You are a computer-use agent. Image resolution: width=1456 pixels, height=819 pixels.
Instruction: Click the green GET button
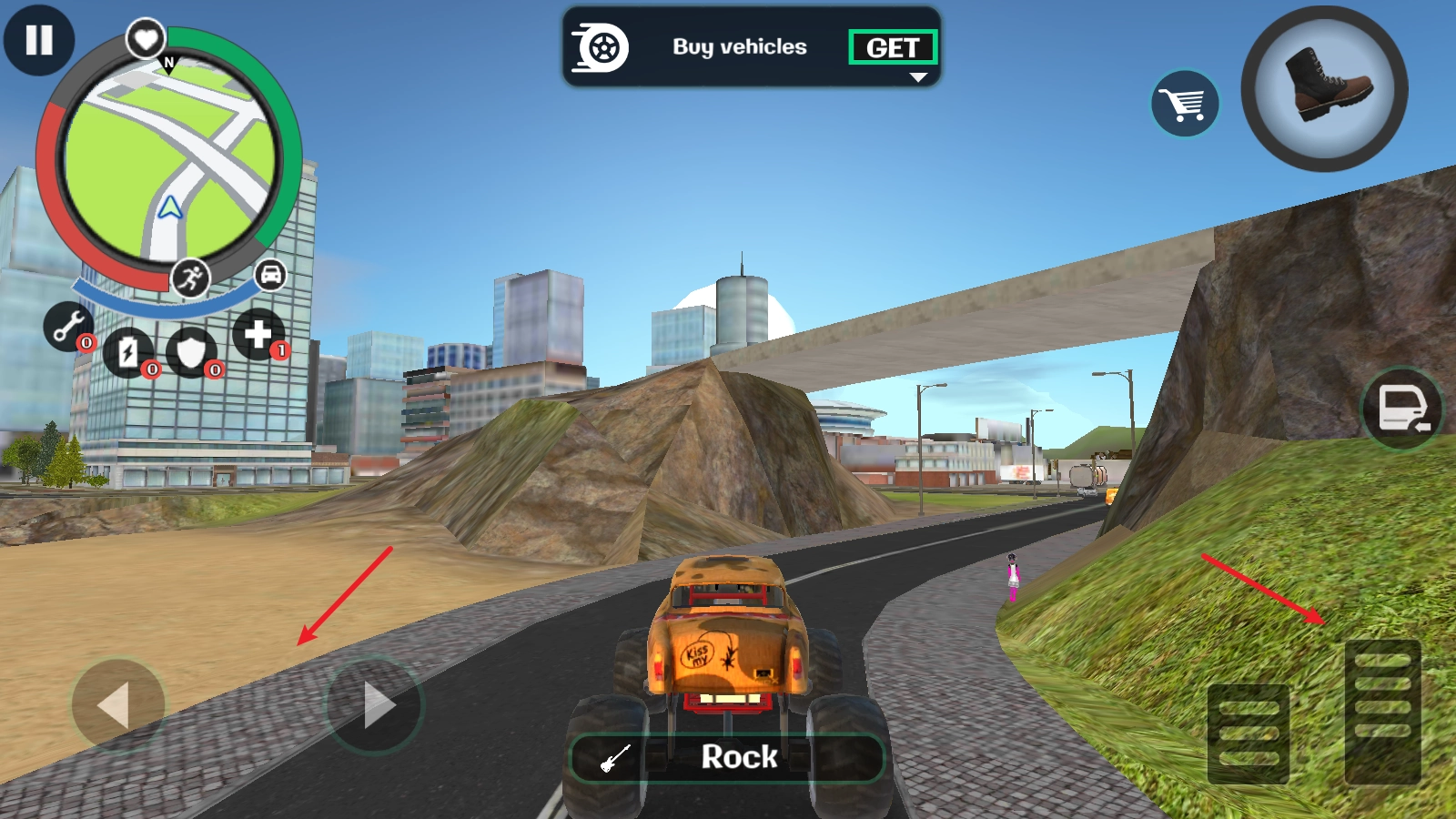[x=892, y=47]
